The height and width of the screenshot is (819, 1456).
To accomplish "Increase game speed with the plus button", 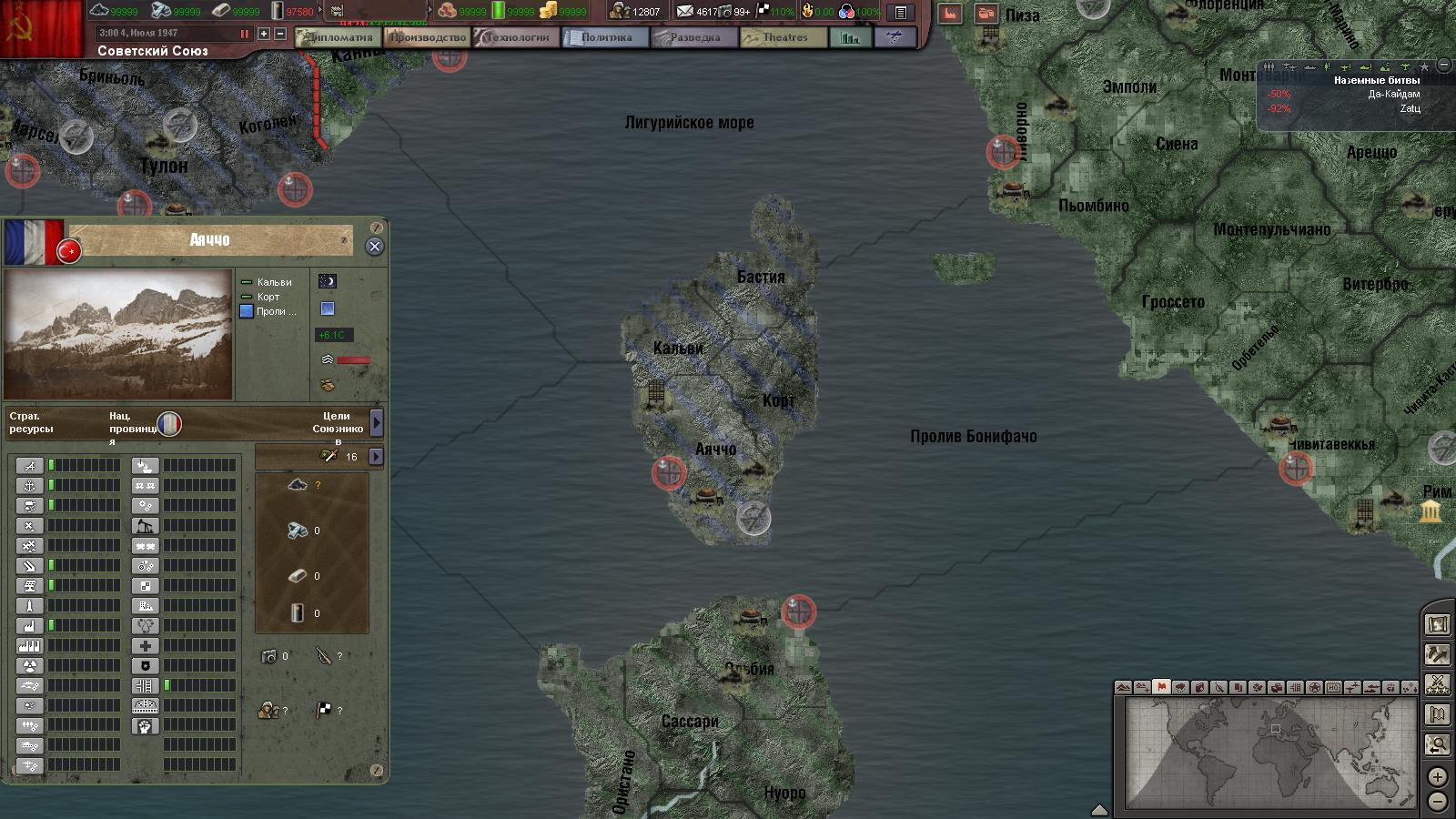I will coord(264,34).
